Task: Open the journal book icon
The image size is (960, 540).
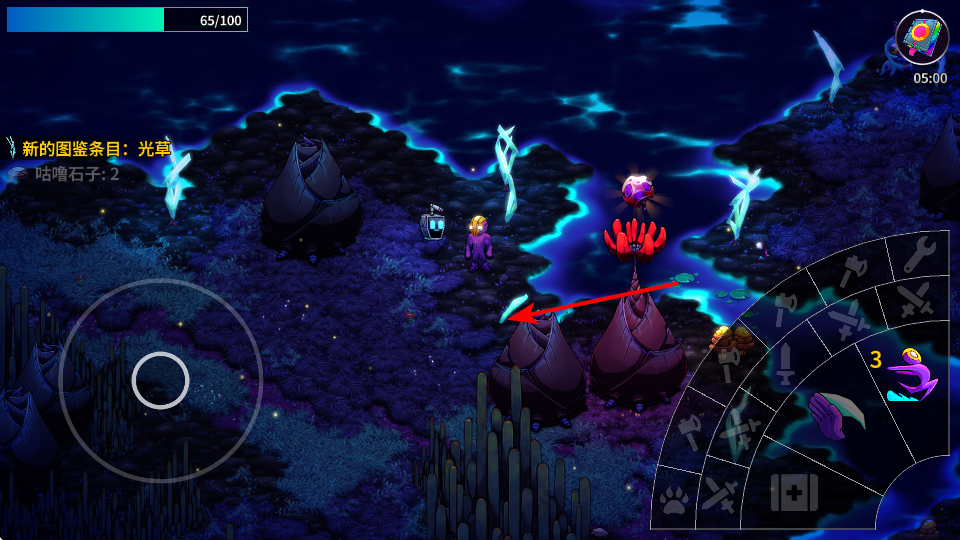Action: pyautogui.click(x=921, y=38)
